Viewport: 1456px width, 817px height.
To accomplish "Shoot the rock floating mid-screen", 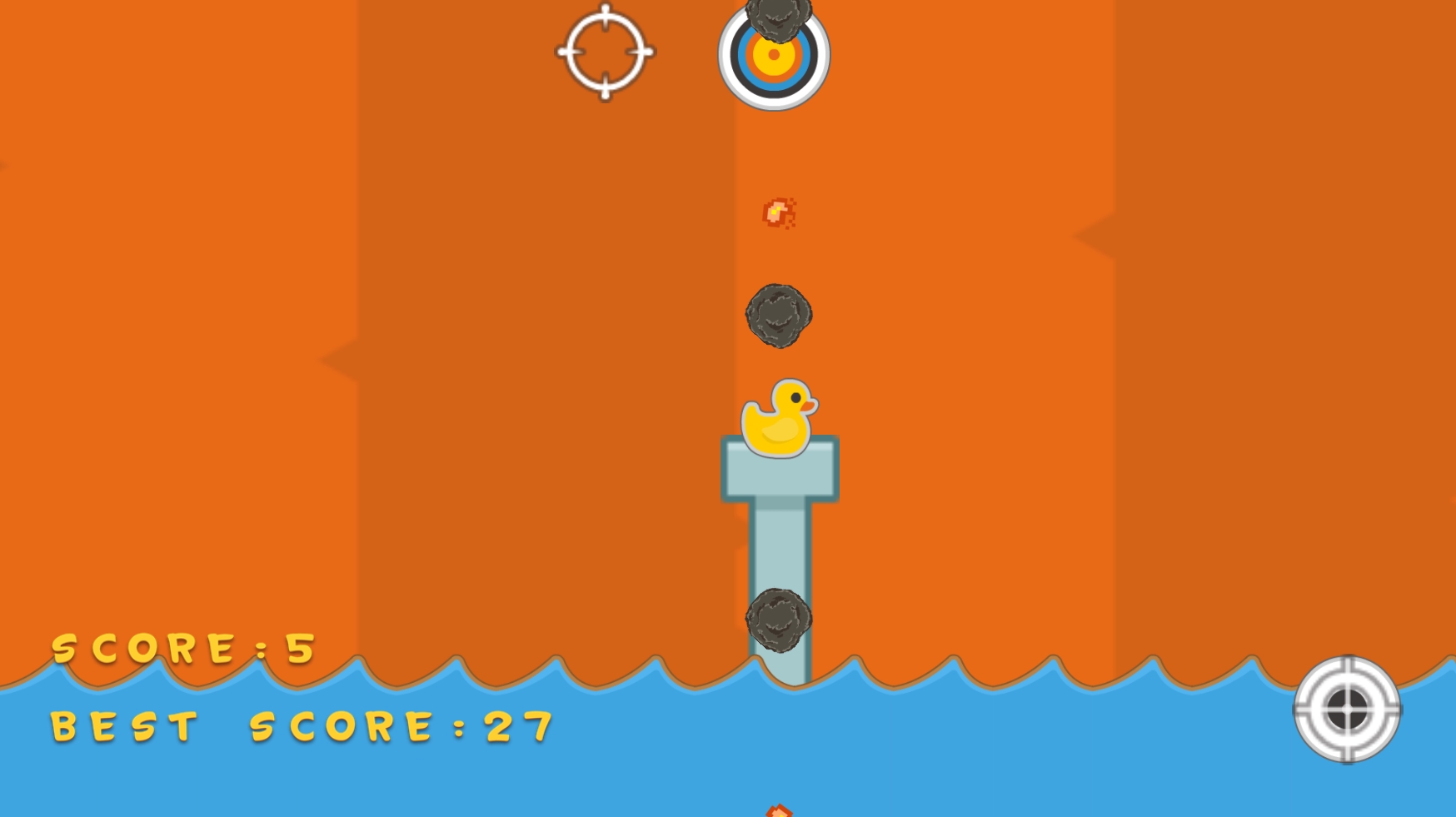I will tap(778, 316).
